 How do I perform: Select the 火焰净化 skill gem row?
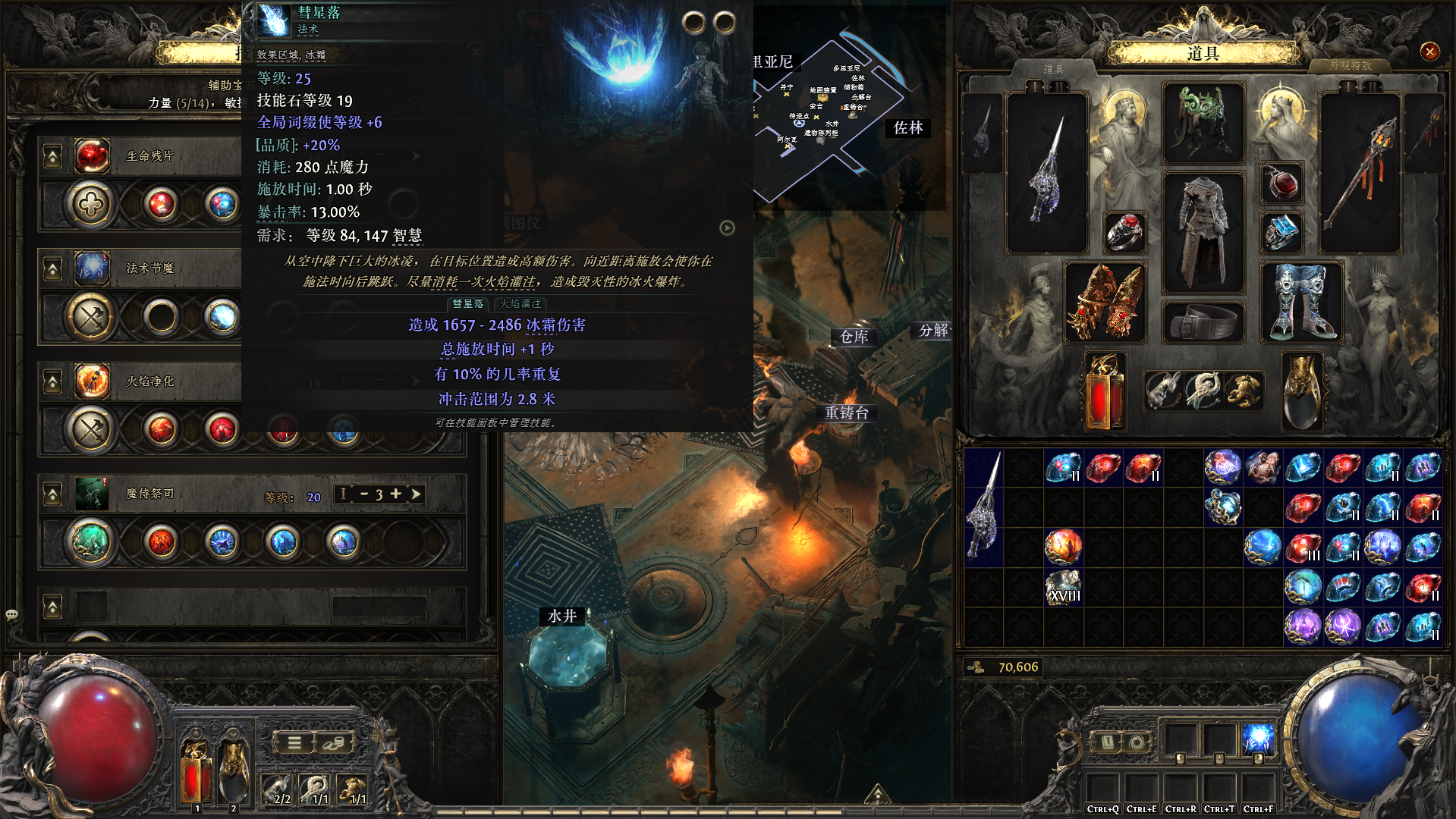[149, 381]
